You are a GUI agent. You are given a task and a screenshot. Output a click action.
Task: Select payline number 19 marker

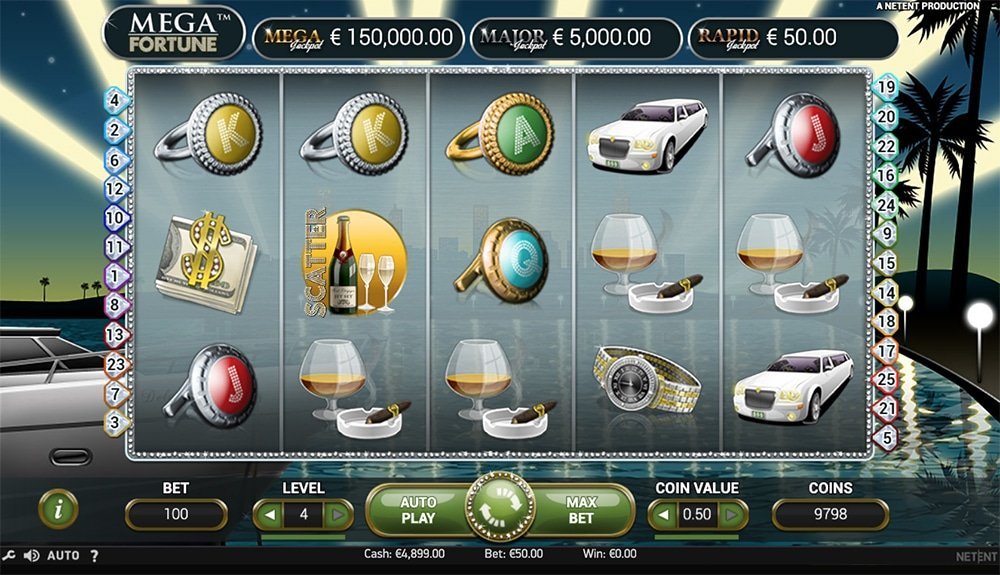click(885, 87)
